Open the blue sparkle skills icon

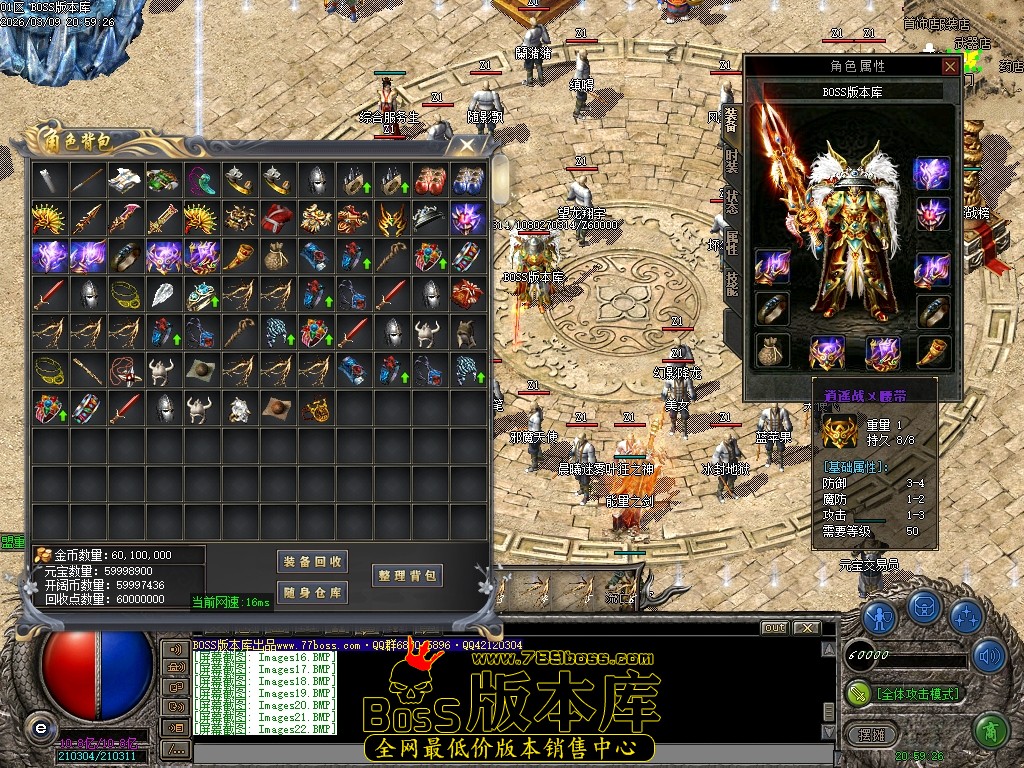point(967,617)
